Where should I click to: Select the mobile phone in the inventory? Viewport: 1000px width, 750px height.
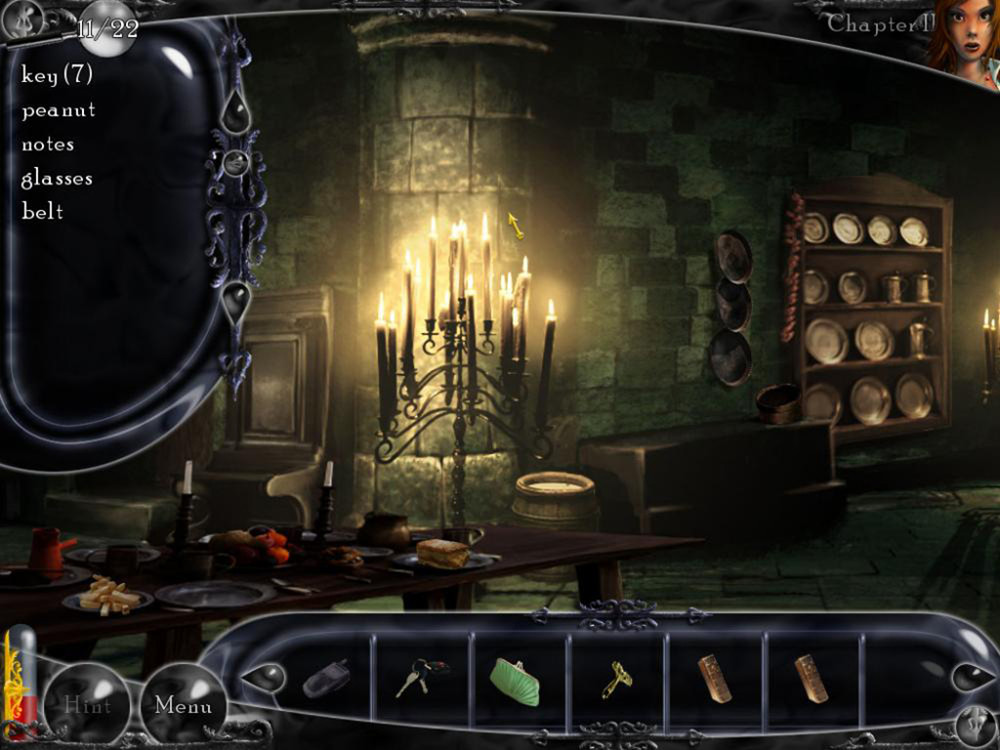coord(327,678)
